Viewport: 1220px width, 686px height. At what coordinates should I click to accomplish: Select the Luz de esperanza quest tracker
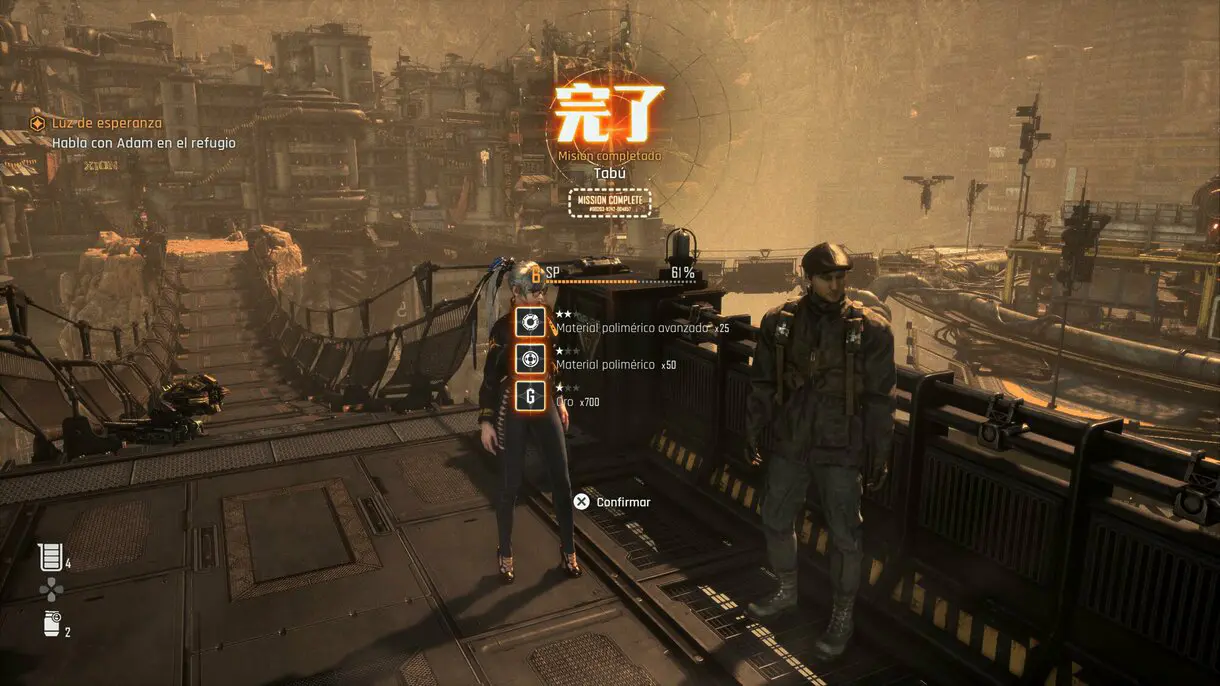(x=106, y=124)
